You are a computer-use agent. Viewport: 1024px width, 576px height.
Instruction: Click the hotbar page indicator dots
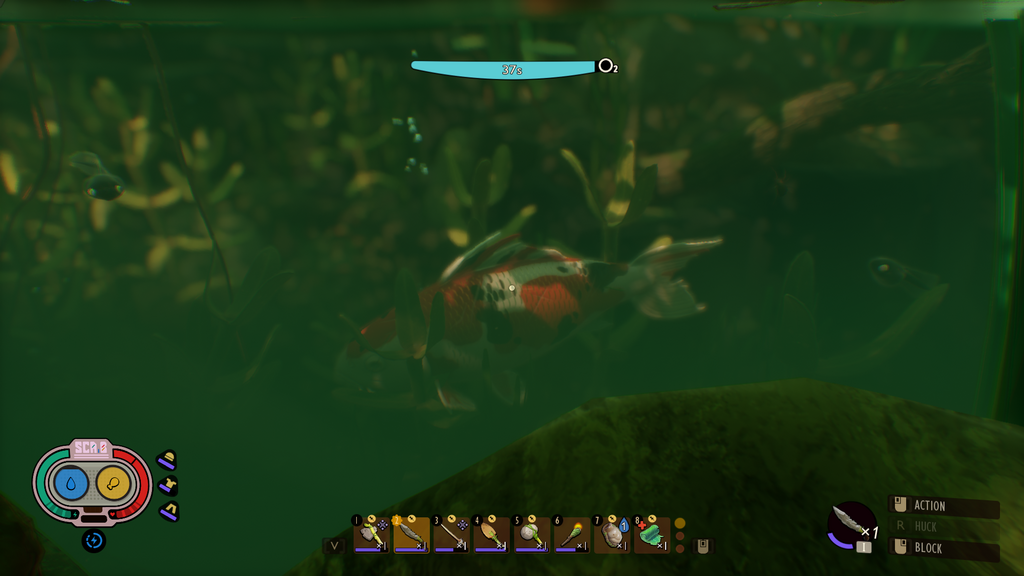pyautogui.click(x=680, y=535)
